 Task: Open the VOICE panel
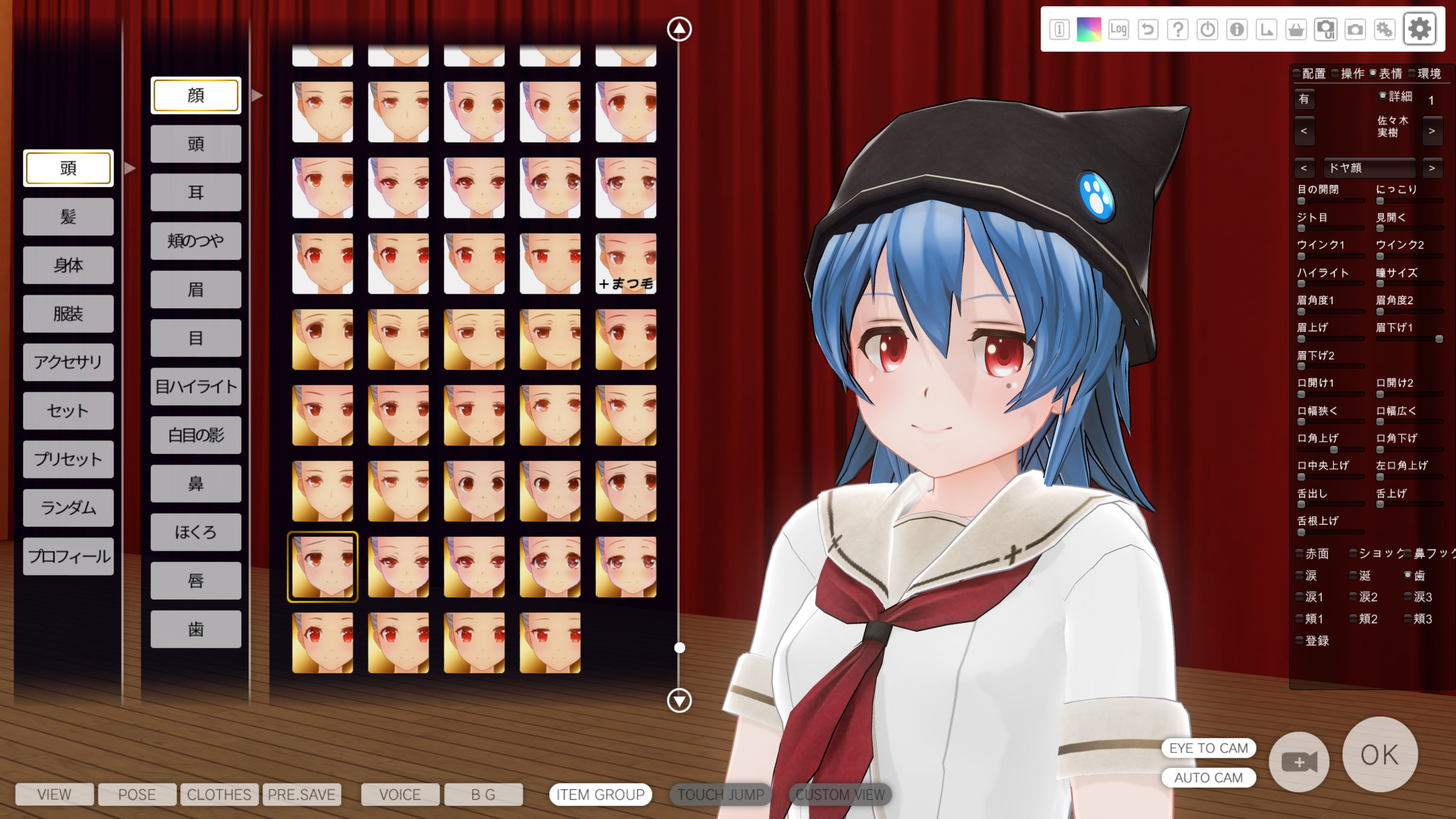[x=400, y=795]
